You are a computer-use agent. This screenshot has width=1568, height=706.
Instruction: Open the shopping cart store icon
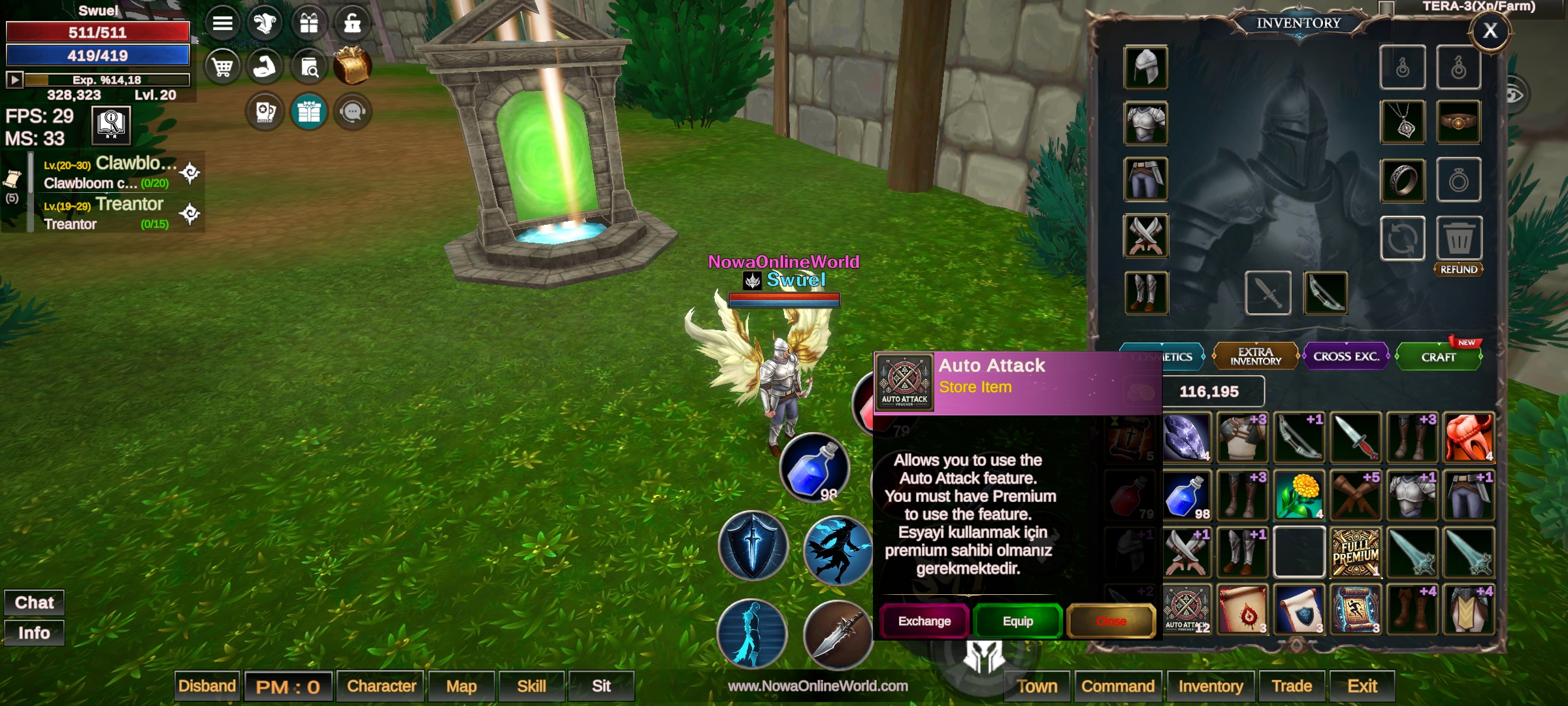click(222, 67)
